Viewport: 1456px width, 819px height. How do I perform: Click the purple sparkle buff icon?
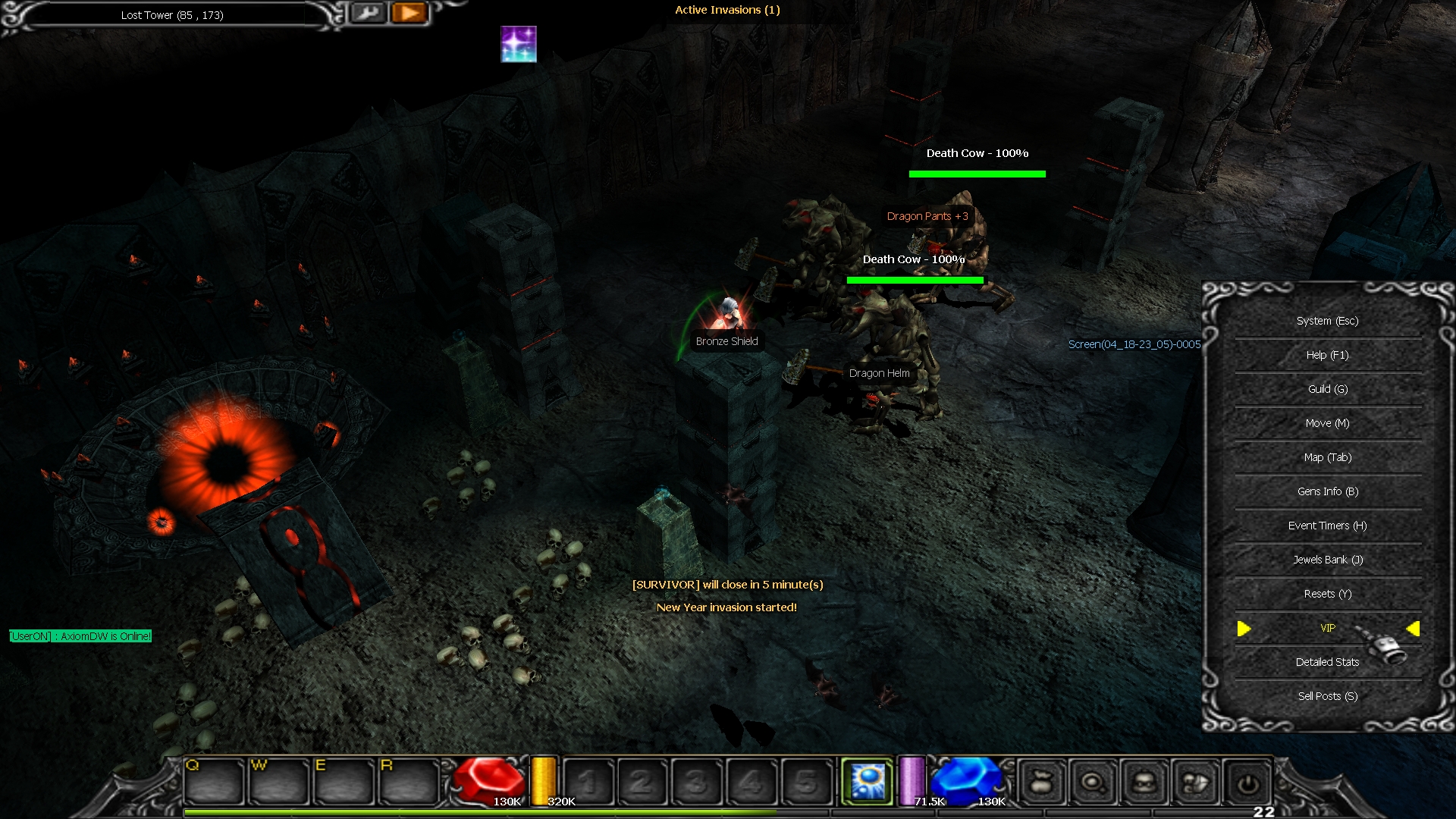519,44
